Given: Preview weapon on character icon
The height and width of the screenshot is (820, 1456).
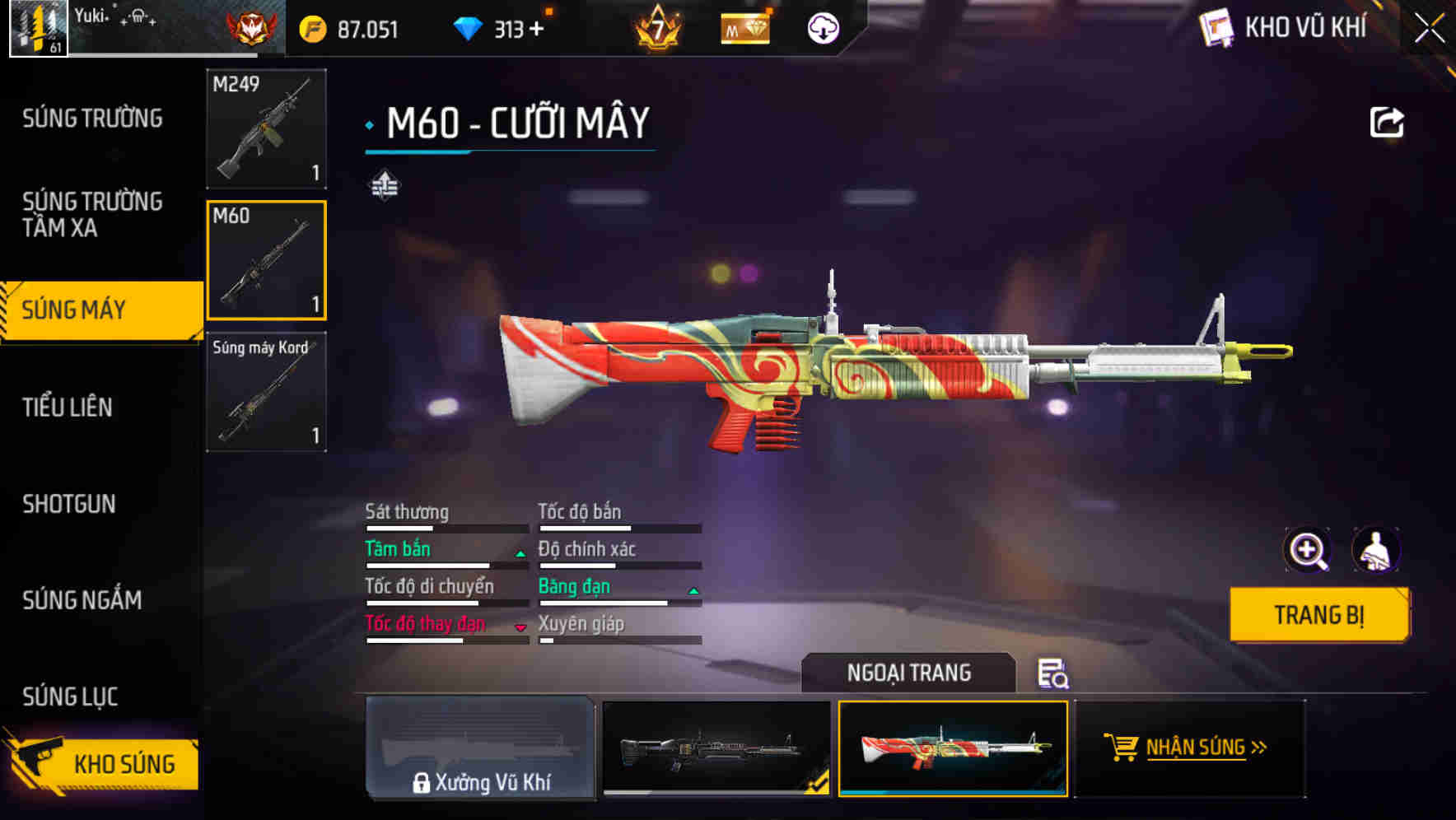Looking at the screenshot, I should (1376, 550).
